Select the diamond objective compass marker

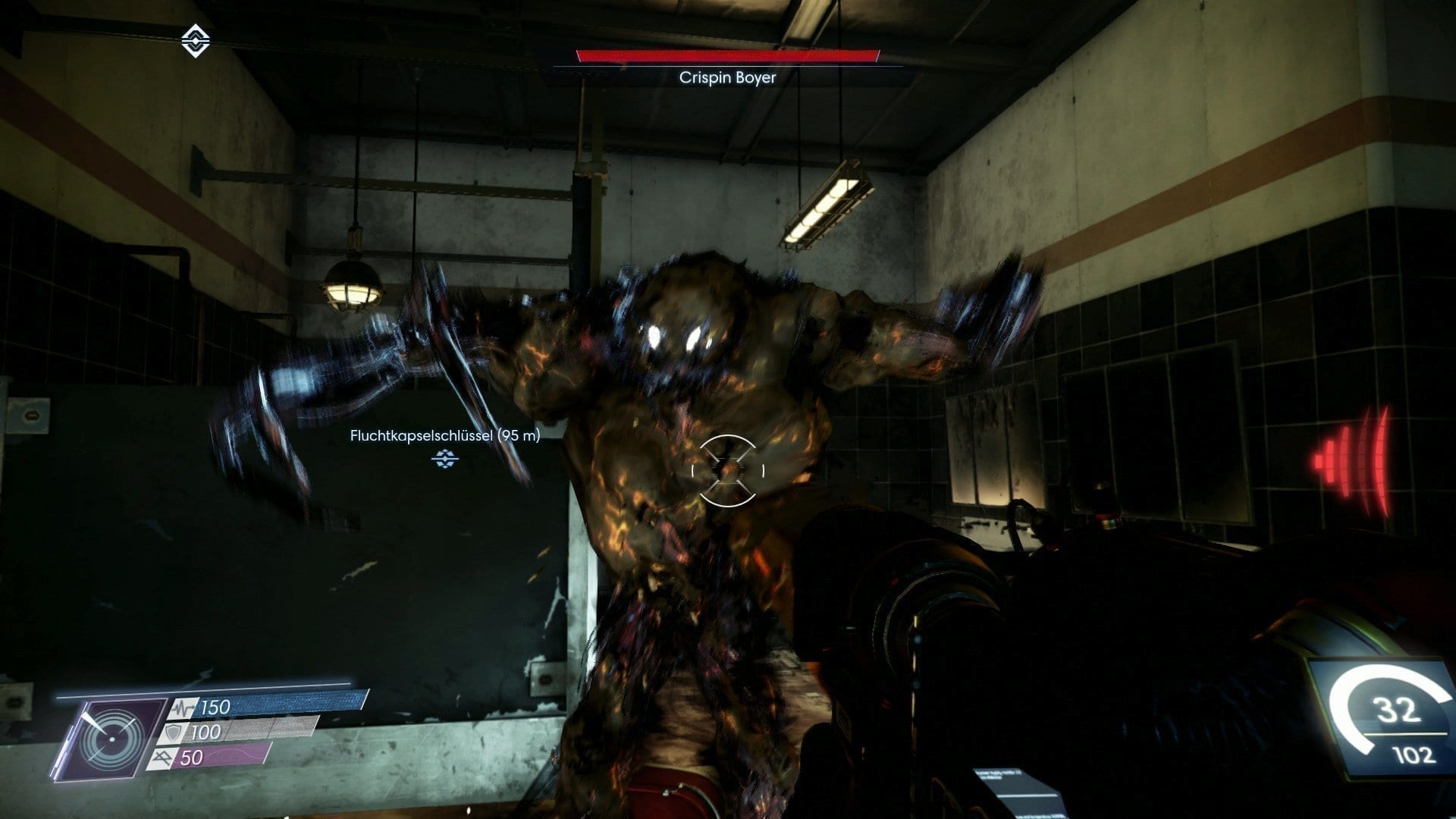[196, 41]
